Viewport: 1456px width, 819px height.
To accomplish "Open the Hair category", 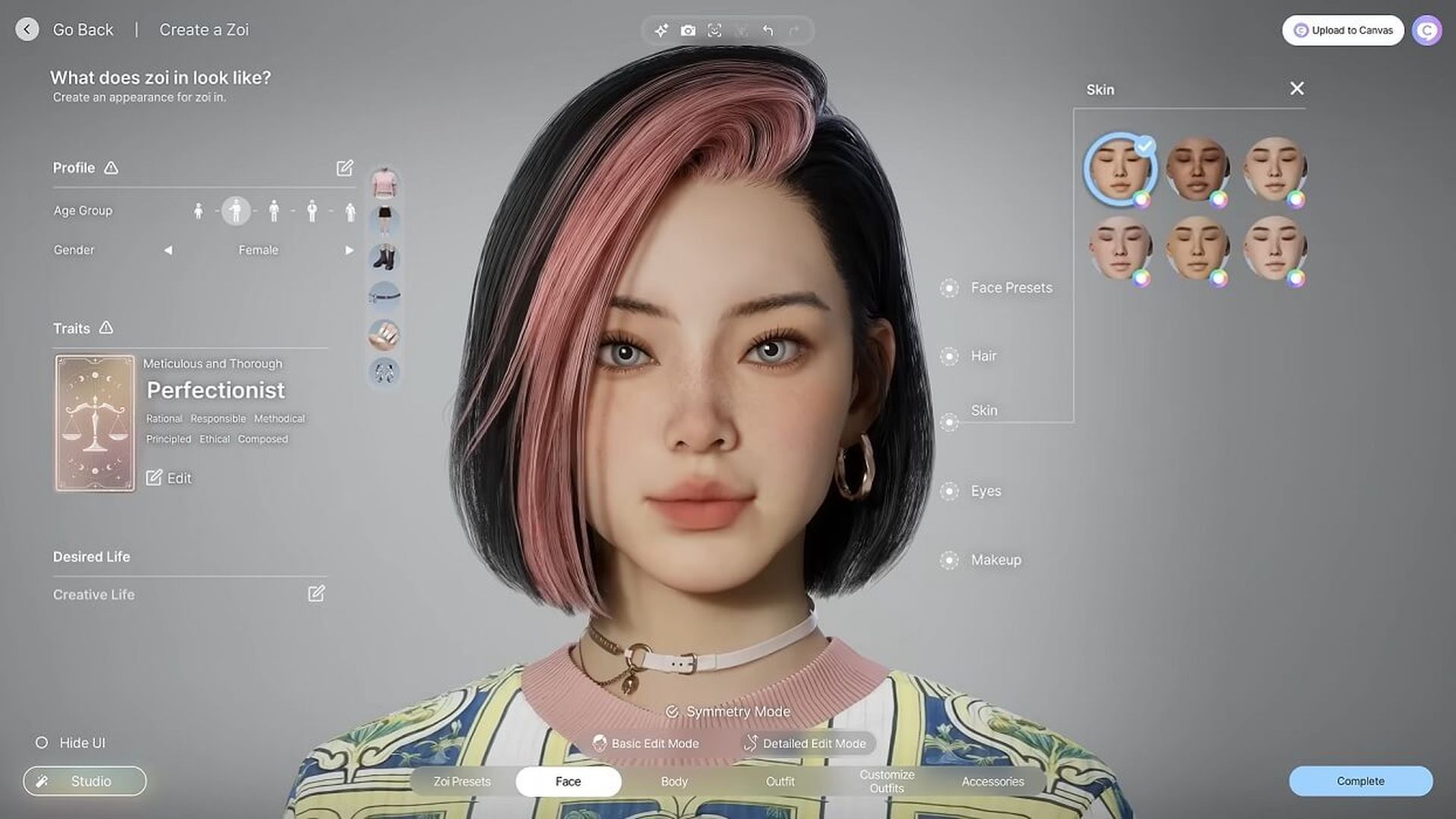I will (983, 356).
